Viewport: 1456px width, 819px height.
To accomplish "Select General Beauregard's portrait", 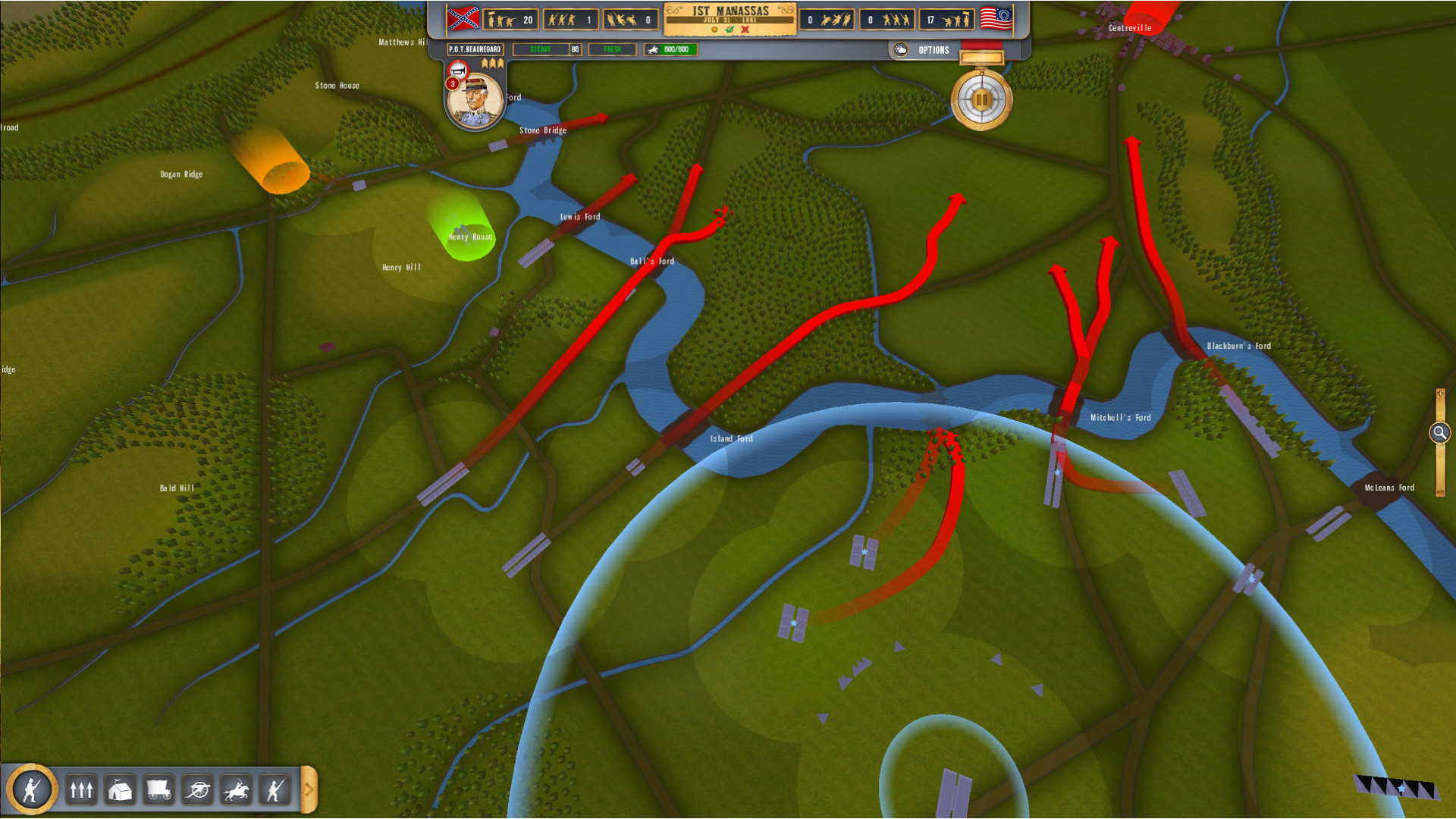I will pos(475,101).
